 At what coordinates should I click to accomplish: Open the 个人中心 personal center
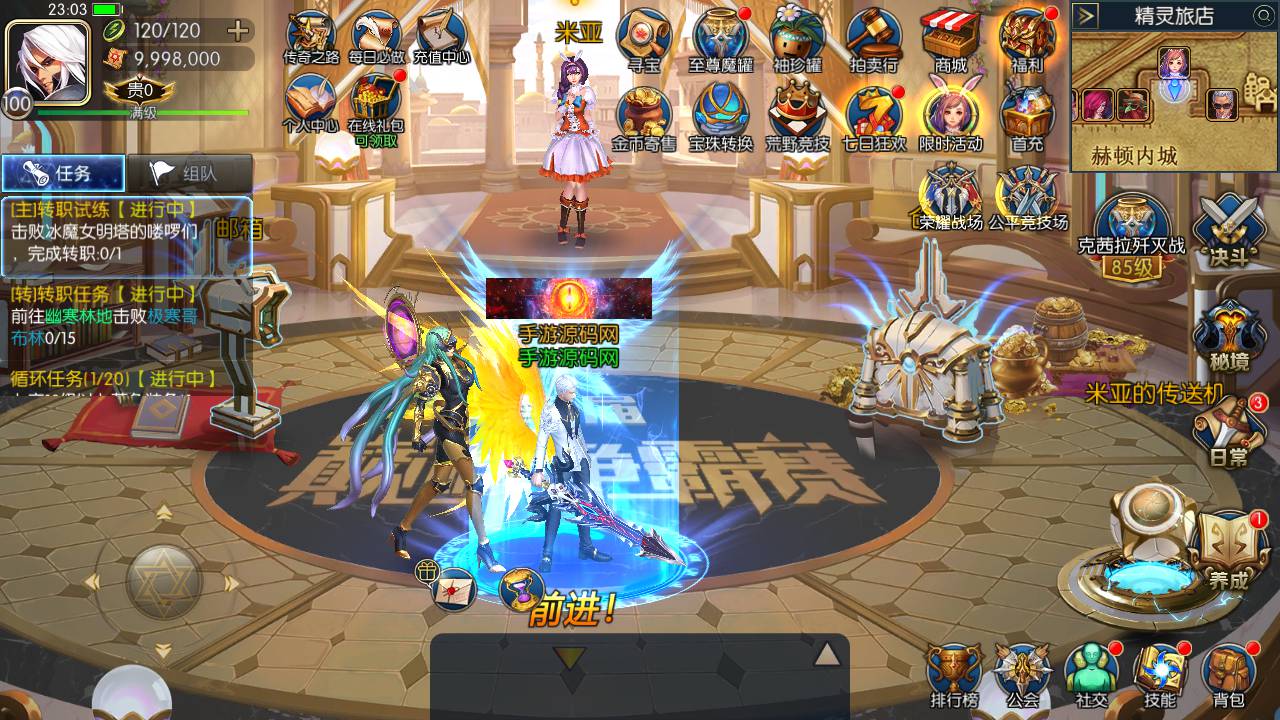coord(310,104)
